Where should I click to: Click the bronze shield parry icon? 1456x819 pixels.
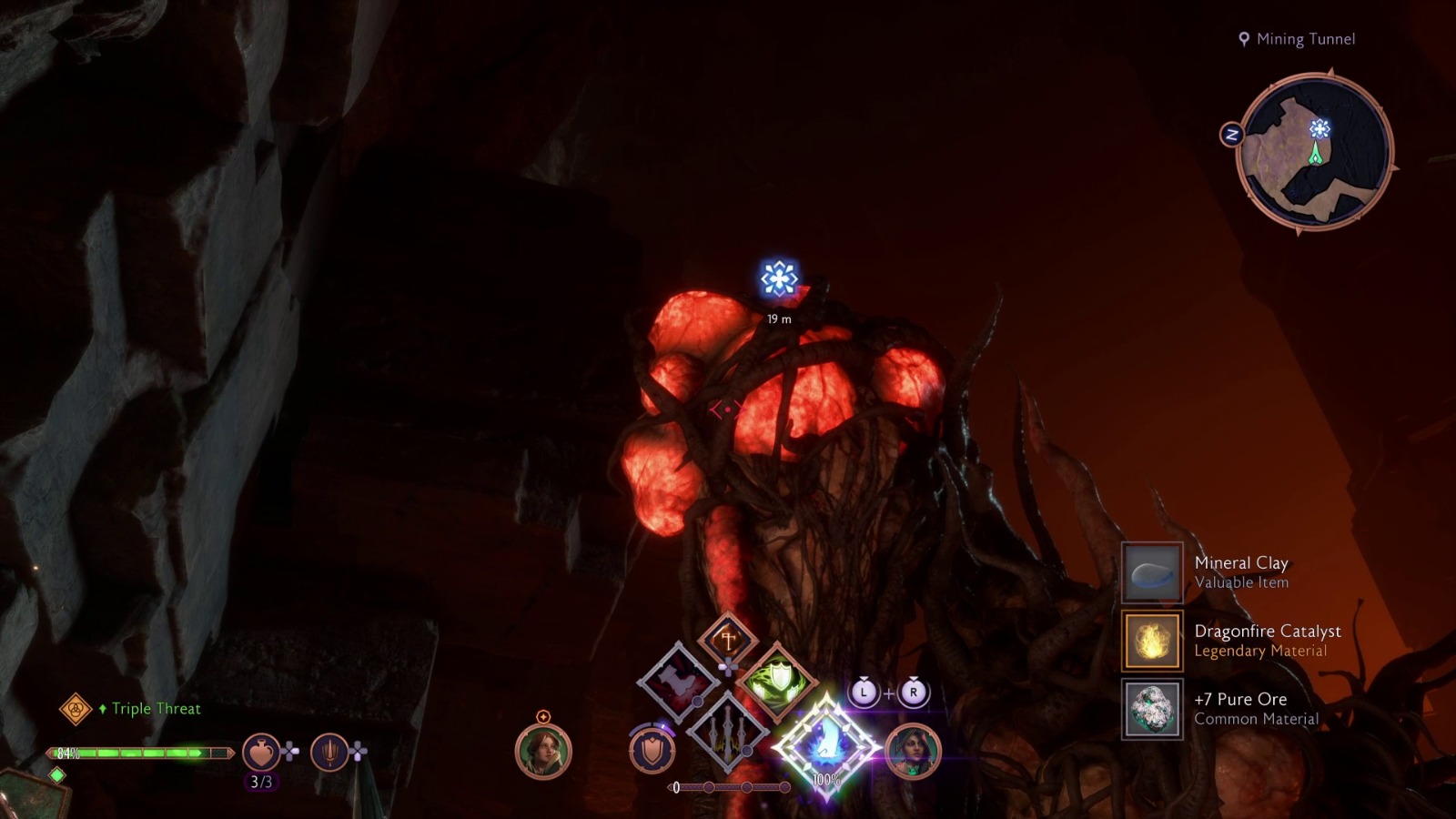pyautogui.click(x=652, y=750)
